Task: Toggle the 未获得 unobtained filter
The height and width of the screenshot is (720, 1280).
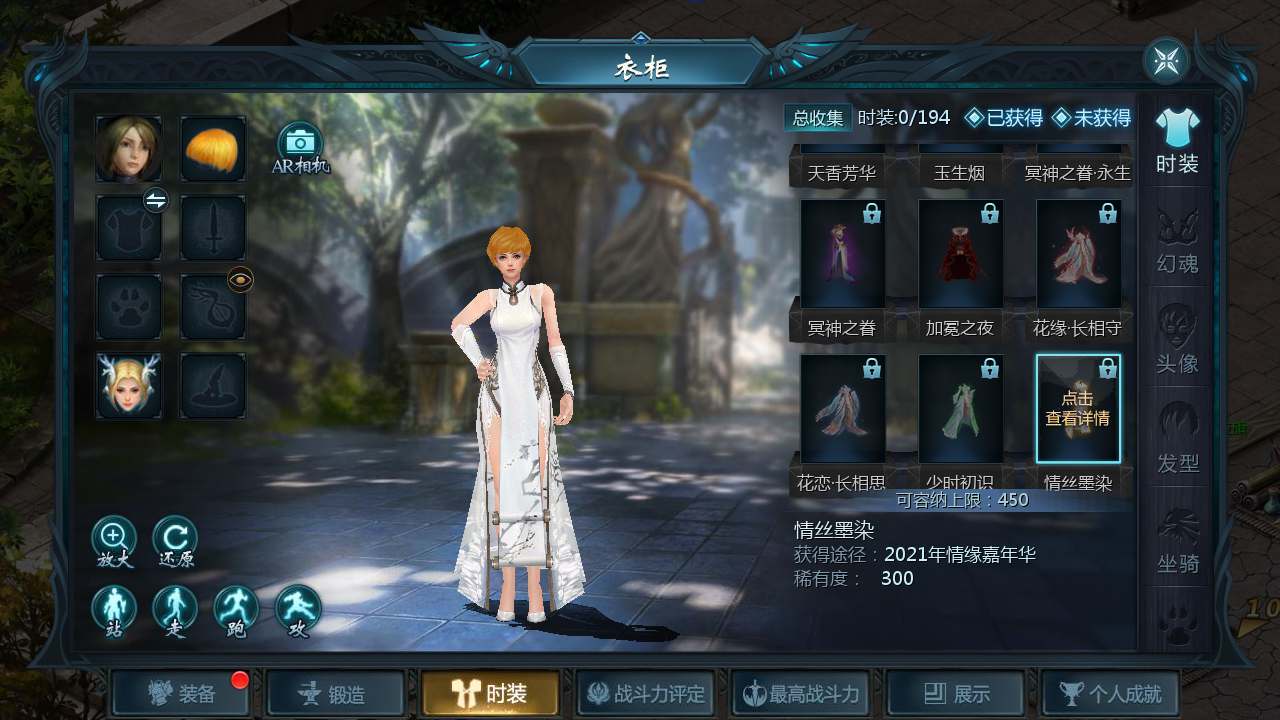Action: click(x=1091, y=118)
